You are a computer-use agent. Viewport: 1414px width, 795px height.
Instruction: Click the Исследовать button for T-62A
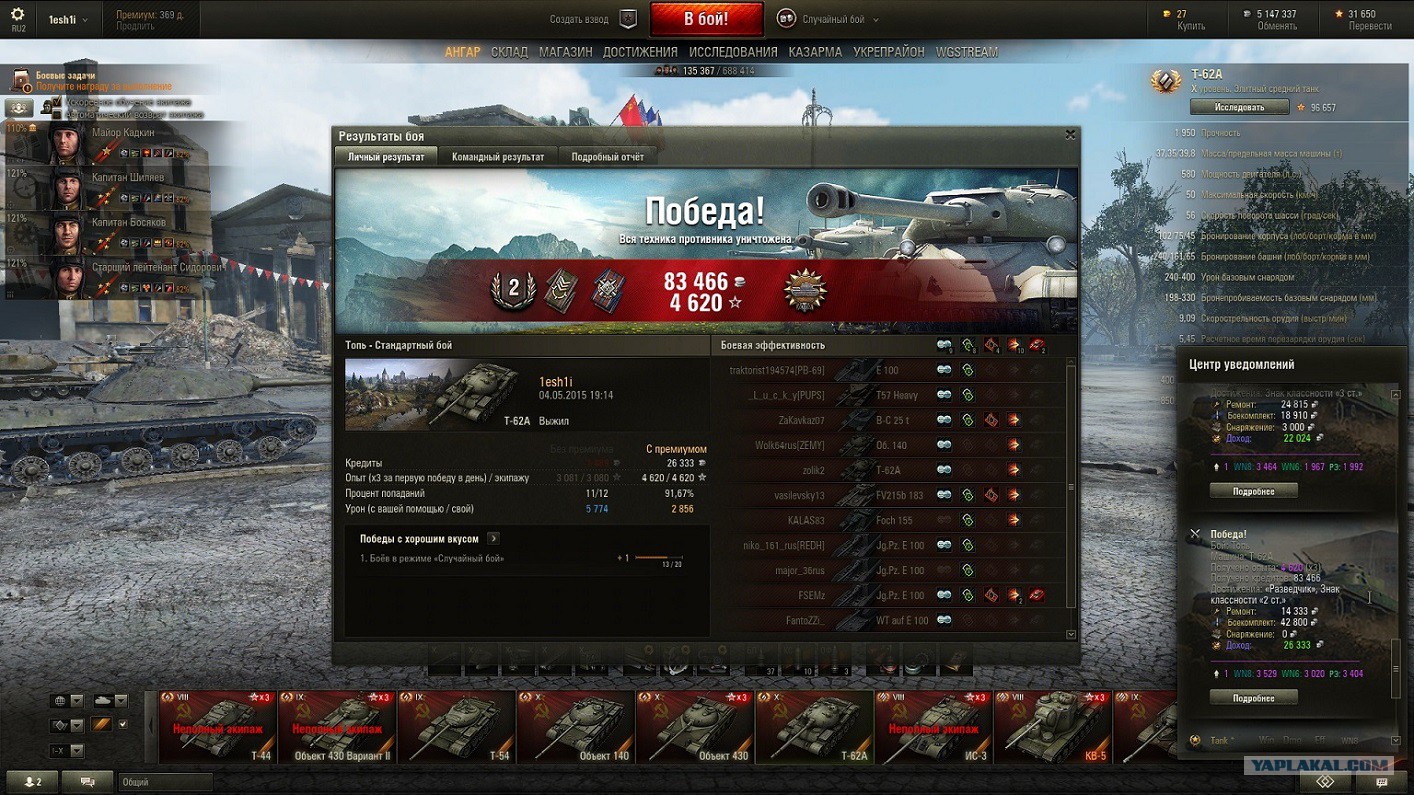coord(1239,107)
